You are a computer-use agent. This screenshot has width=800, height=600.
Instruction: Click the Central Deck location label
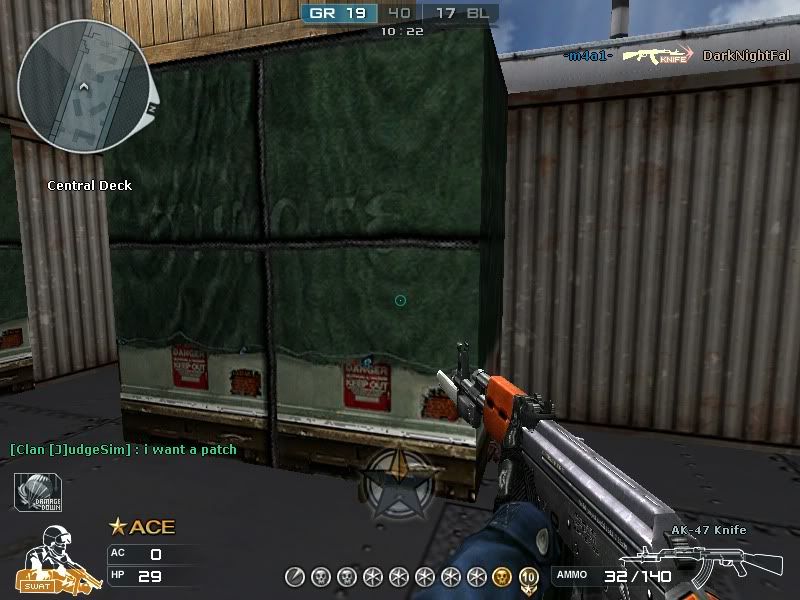pyautogui.click(x=90, y=185)
